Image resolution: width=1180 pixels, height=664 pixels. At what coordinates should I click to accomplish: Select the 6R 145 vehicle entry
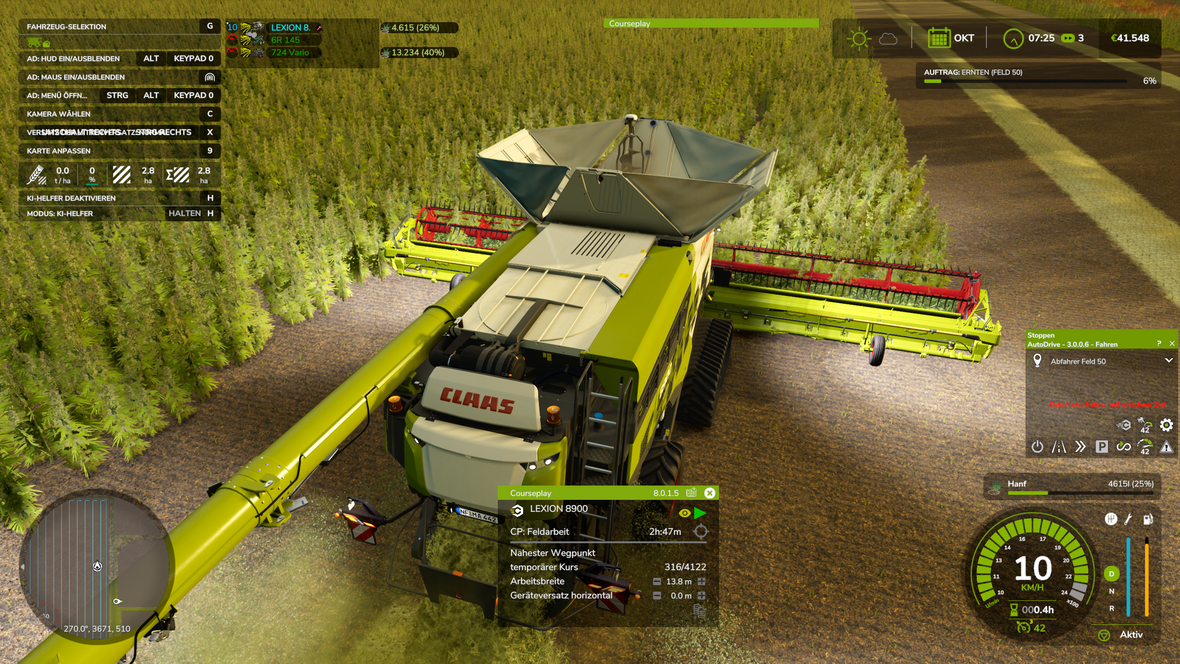click(285, 40)
